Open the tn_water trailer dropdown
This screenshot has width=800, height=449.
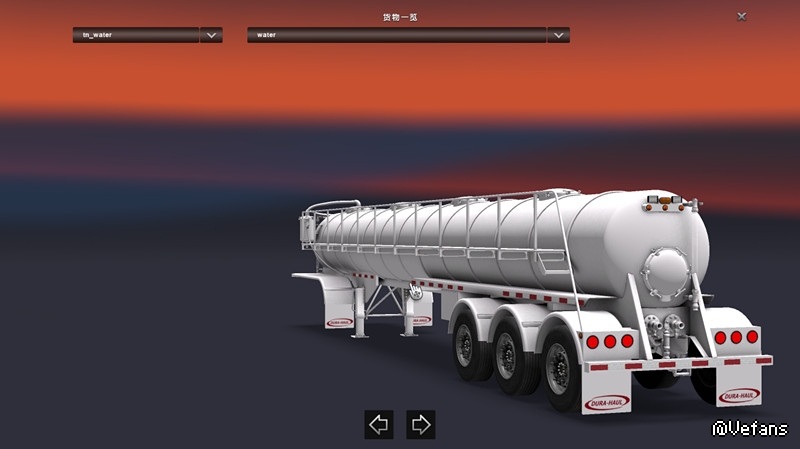click(x=210, y=35)
